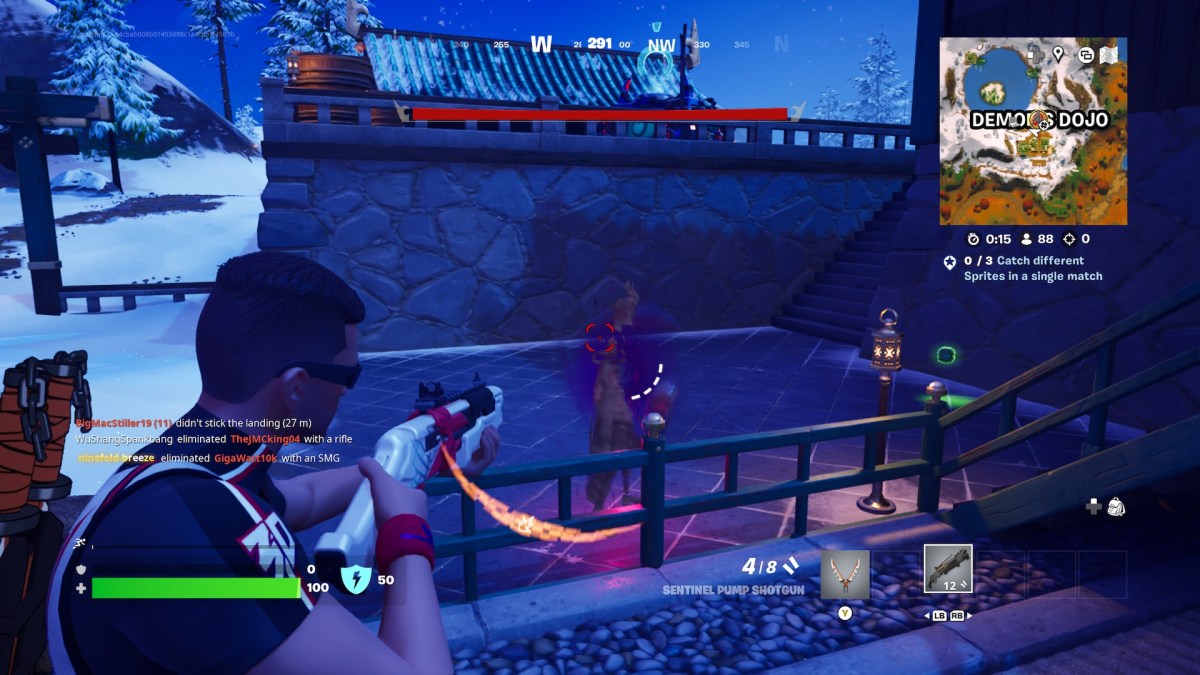The width and height of the screenshot is (1200, 675).
Task: Click the overlapping windows icon on minimap
Action: (1085, 56)
